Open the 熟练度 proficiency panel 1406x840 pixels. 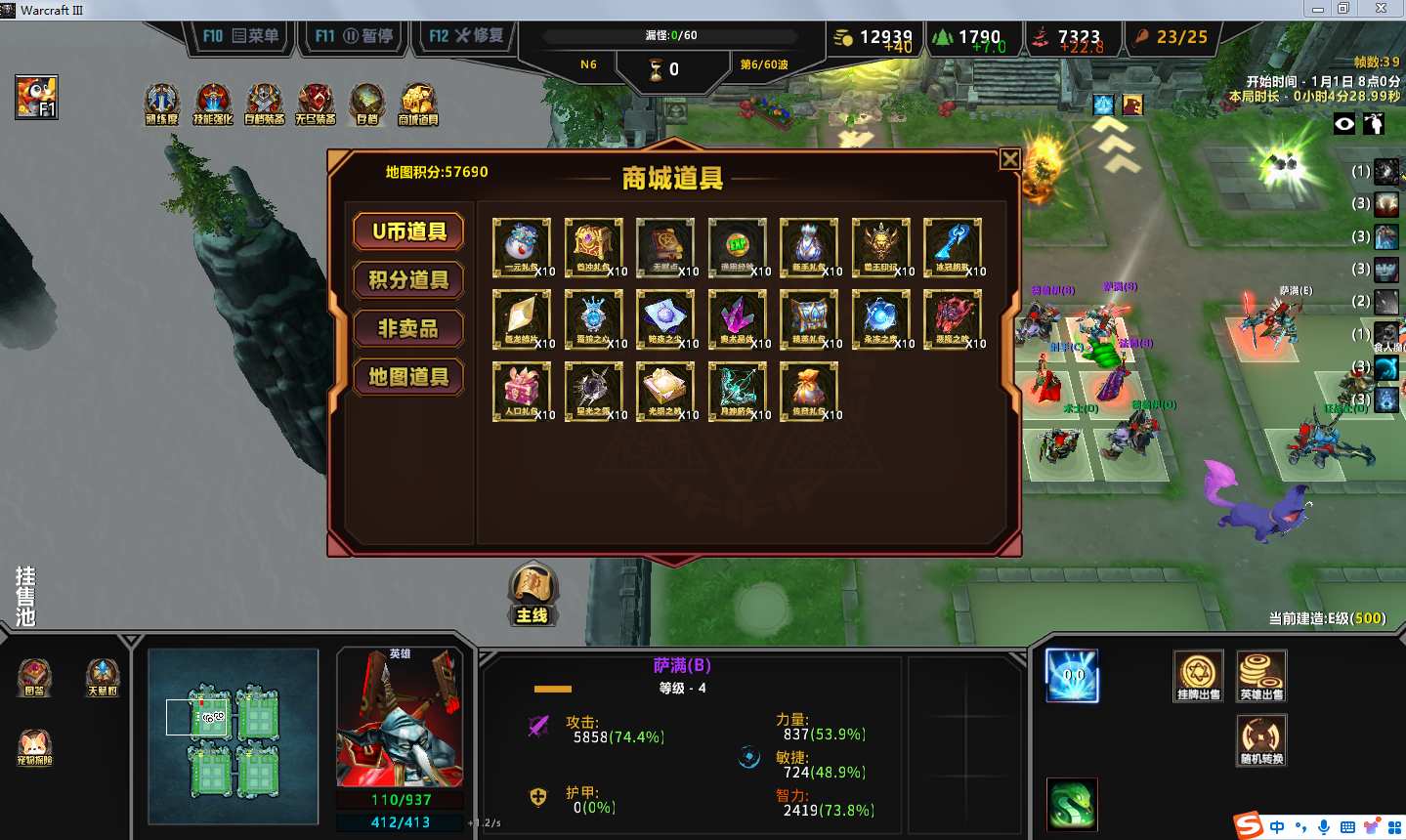tap(161, 104)
